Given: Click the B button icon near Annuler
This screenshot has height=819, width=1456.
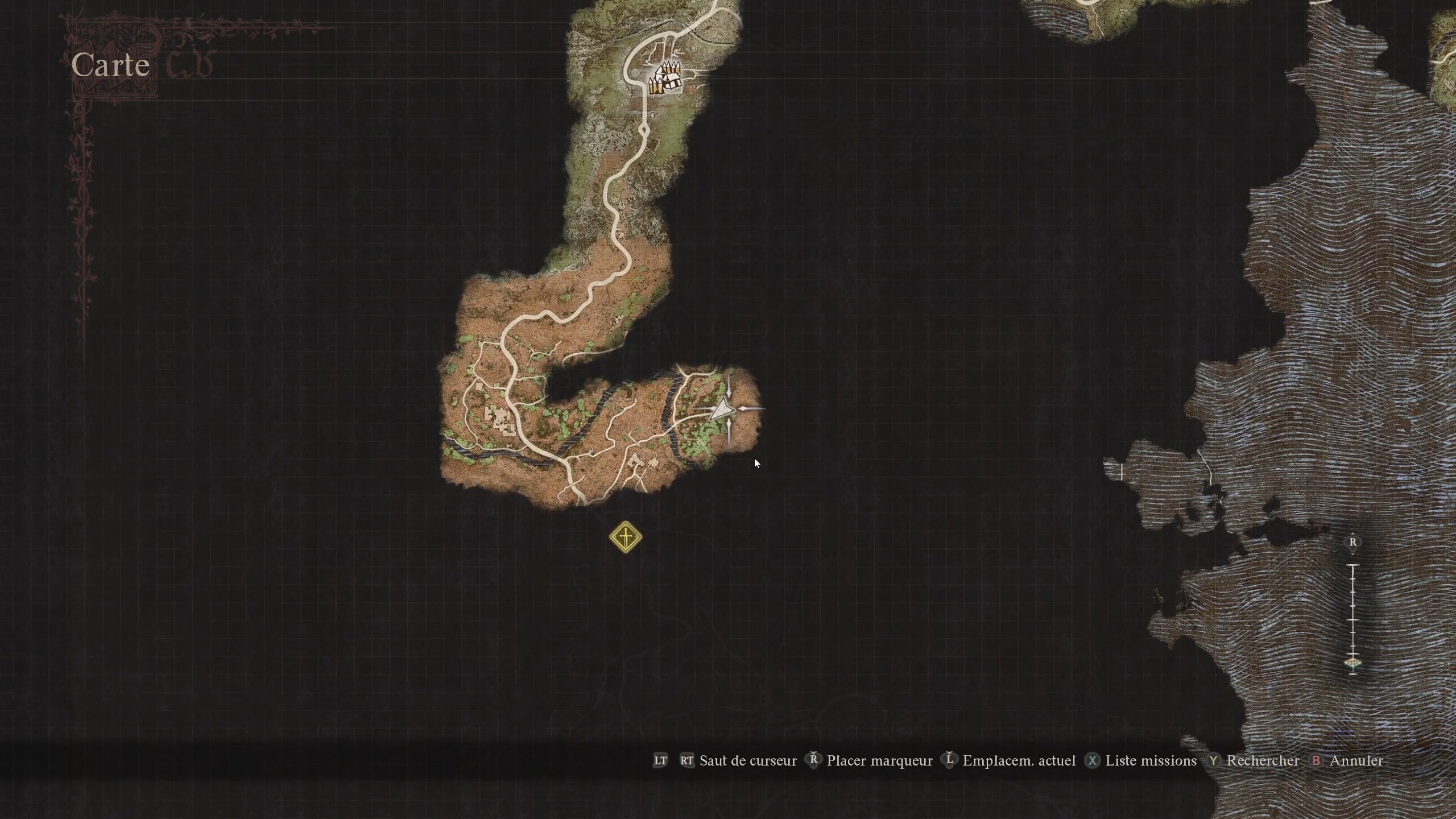Looking at the screenshot, I should coord(1317,761).
